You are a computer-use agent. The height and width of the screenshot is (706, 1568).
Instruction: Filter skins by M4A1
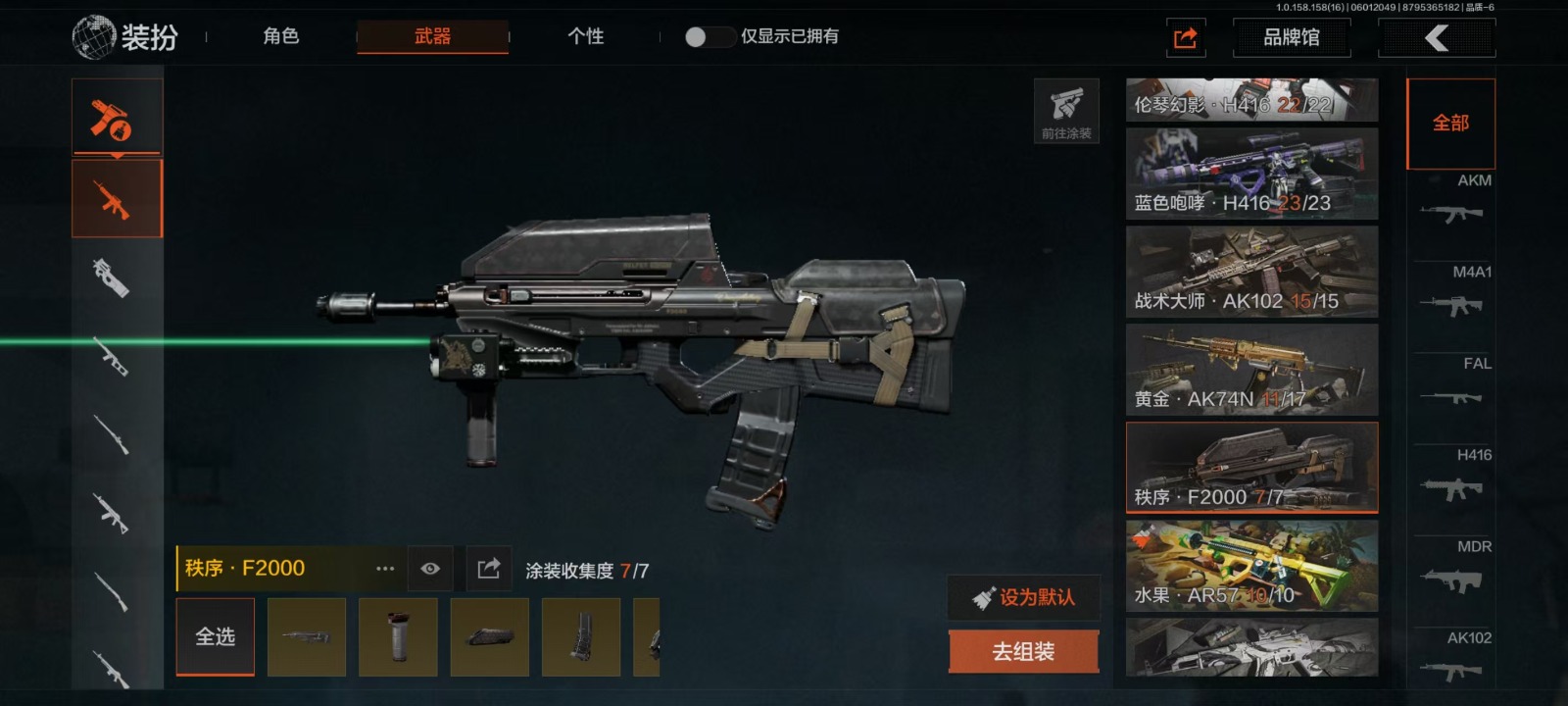click(1452, 294)
